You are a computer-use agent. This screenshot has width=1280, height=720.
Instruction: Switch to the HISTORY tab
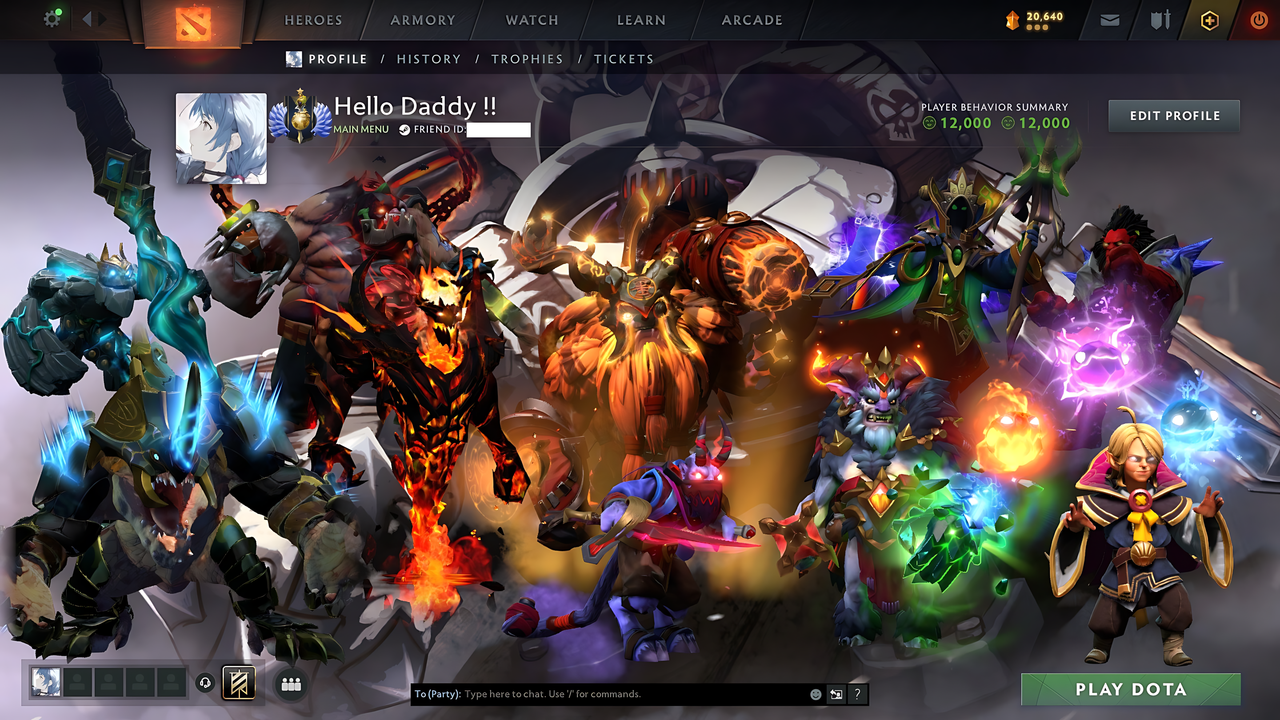428,59
